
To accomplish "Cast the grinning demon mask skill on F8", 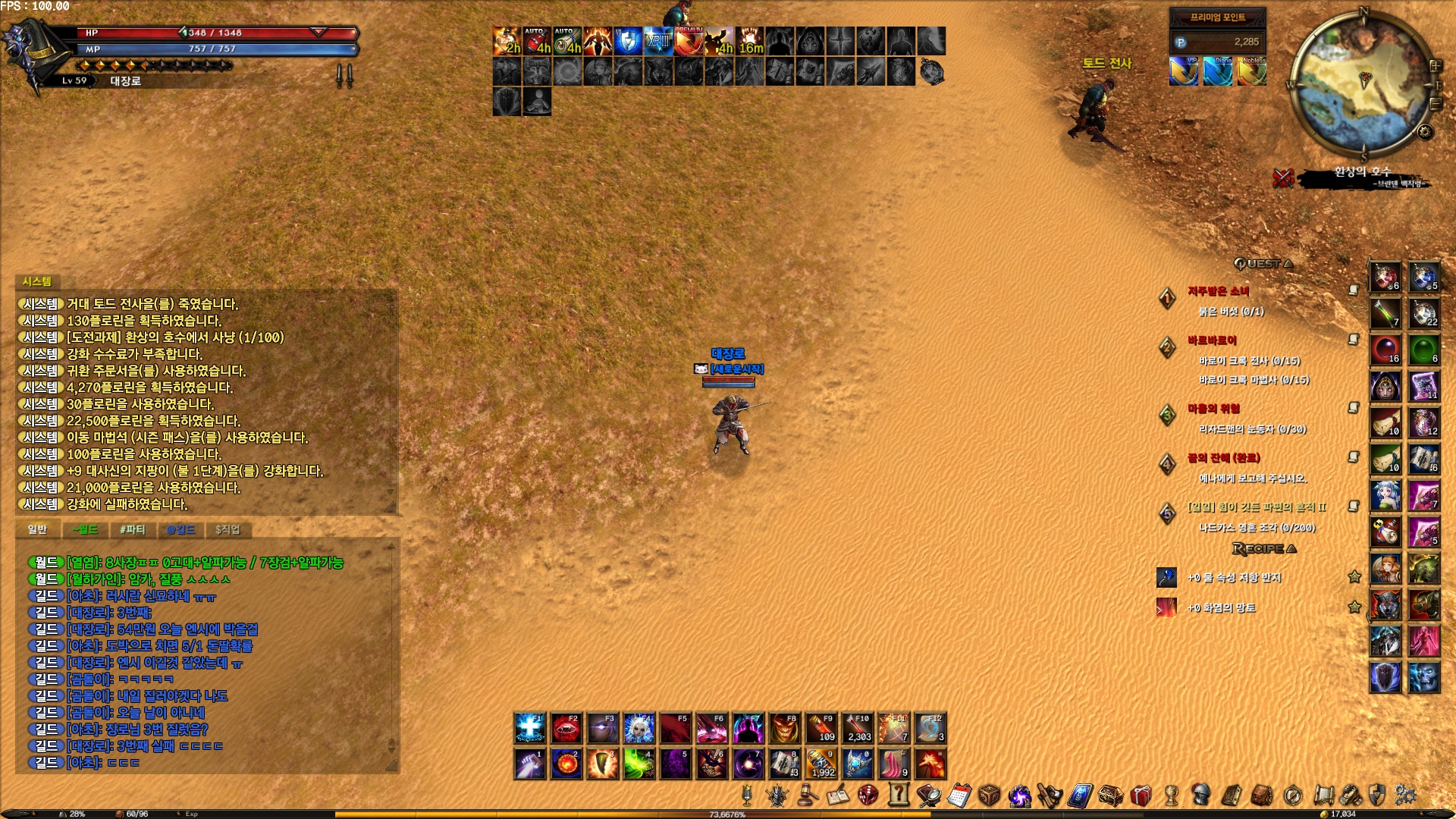I will [x=784, y=728].
